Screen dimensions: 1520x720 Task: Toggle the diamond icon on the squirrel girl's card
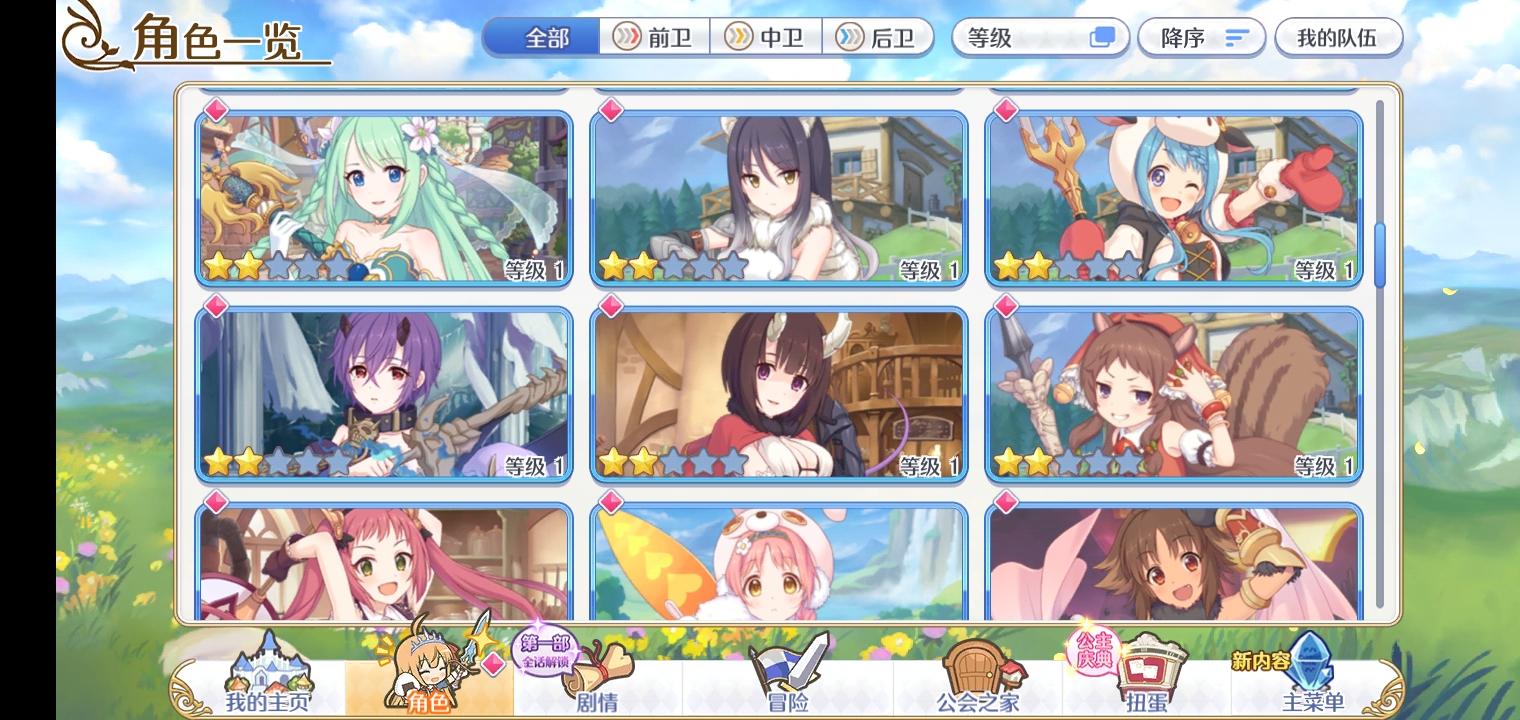coord(1006,307)
